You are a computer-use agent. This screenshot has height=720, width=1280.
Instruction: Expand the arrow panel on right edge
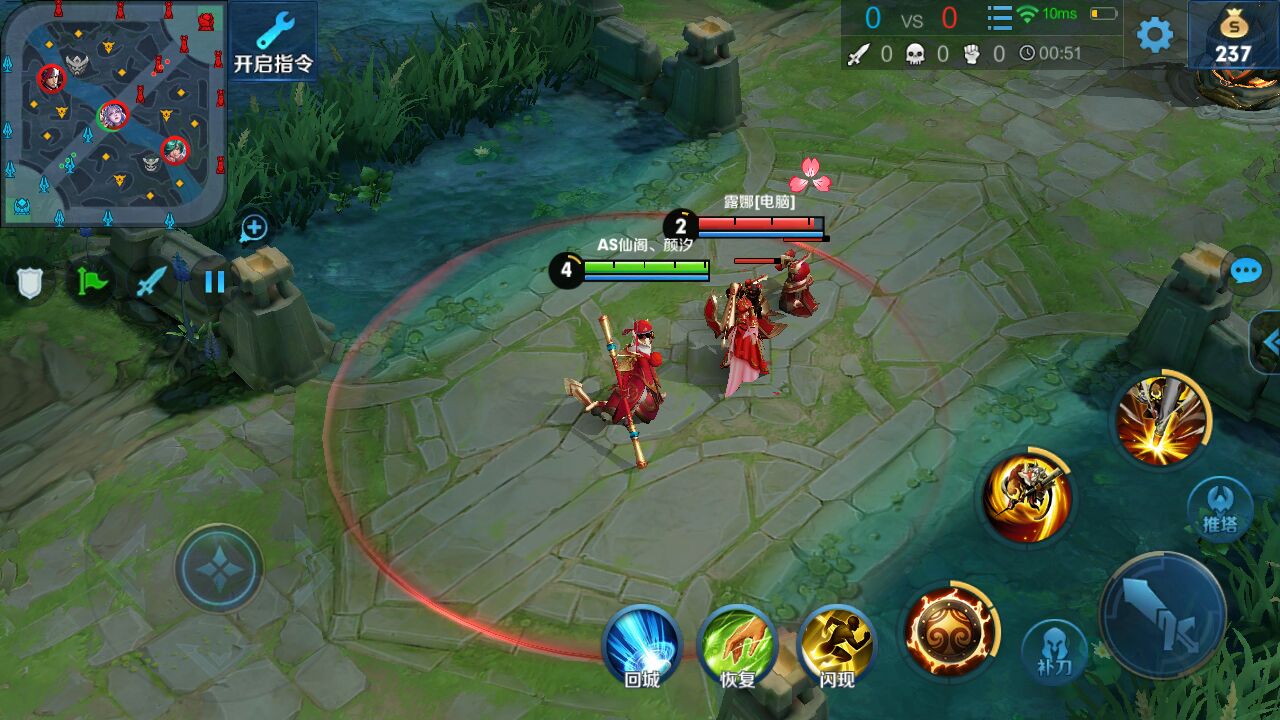pos(1268,343)
